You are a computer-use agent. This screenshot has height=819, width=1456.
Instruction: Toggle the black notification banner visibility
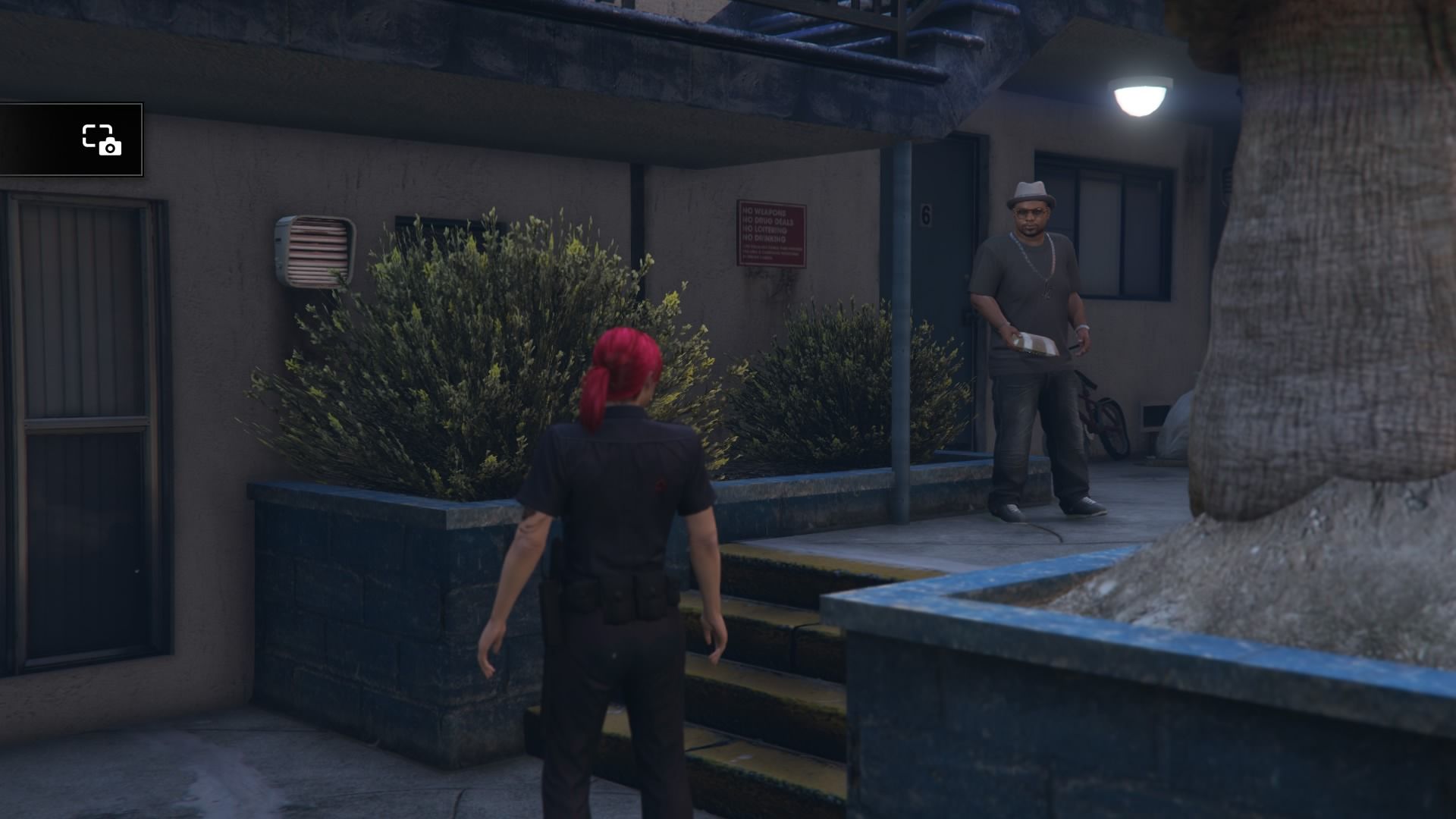pos(72,140)
